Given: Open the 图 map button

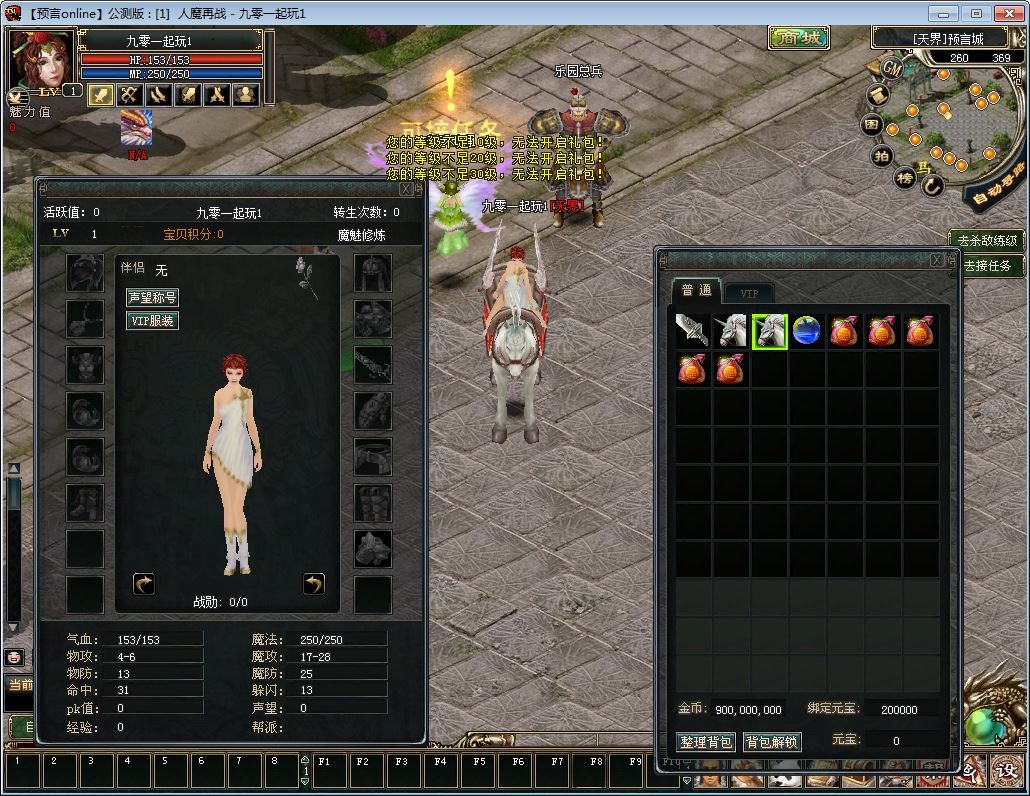Looking at the screenshot, I should (872, 125).
